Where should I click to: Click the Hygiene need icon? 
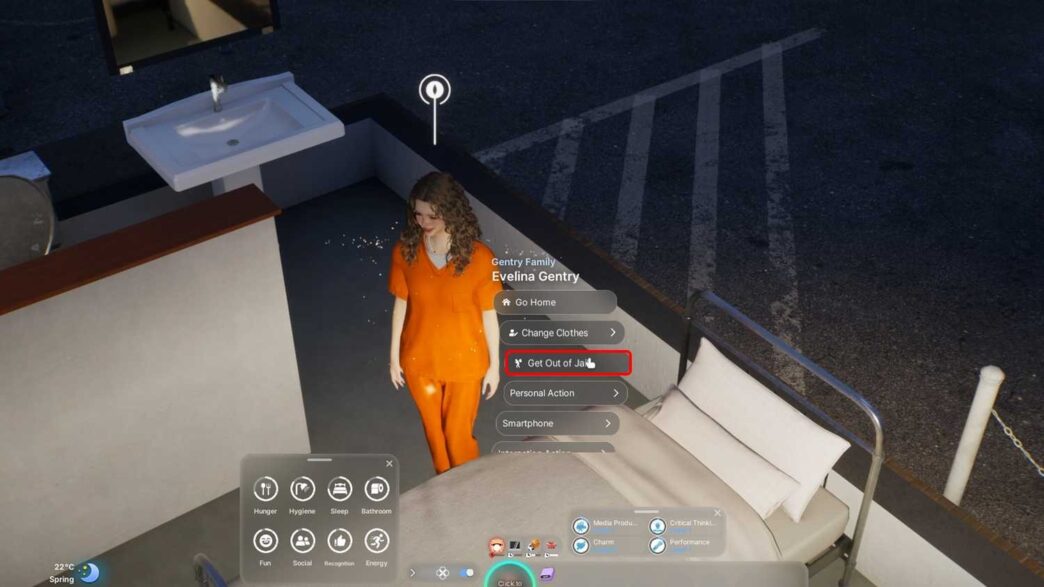coord(302,489)
